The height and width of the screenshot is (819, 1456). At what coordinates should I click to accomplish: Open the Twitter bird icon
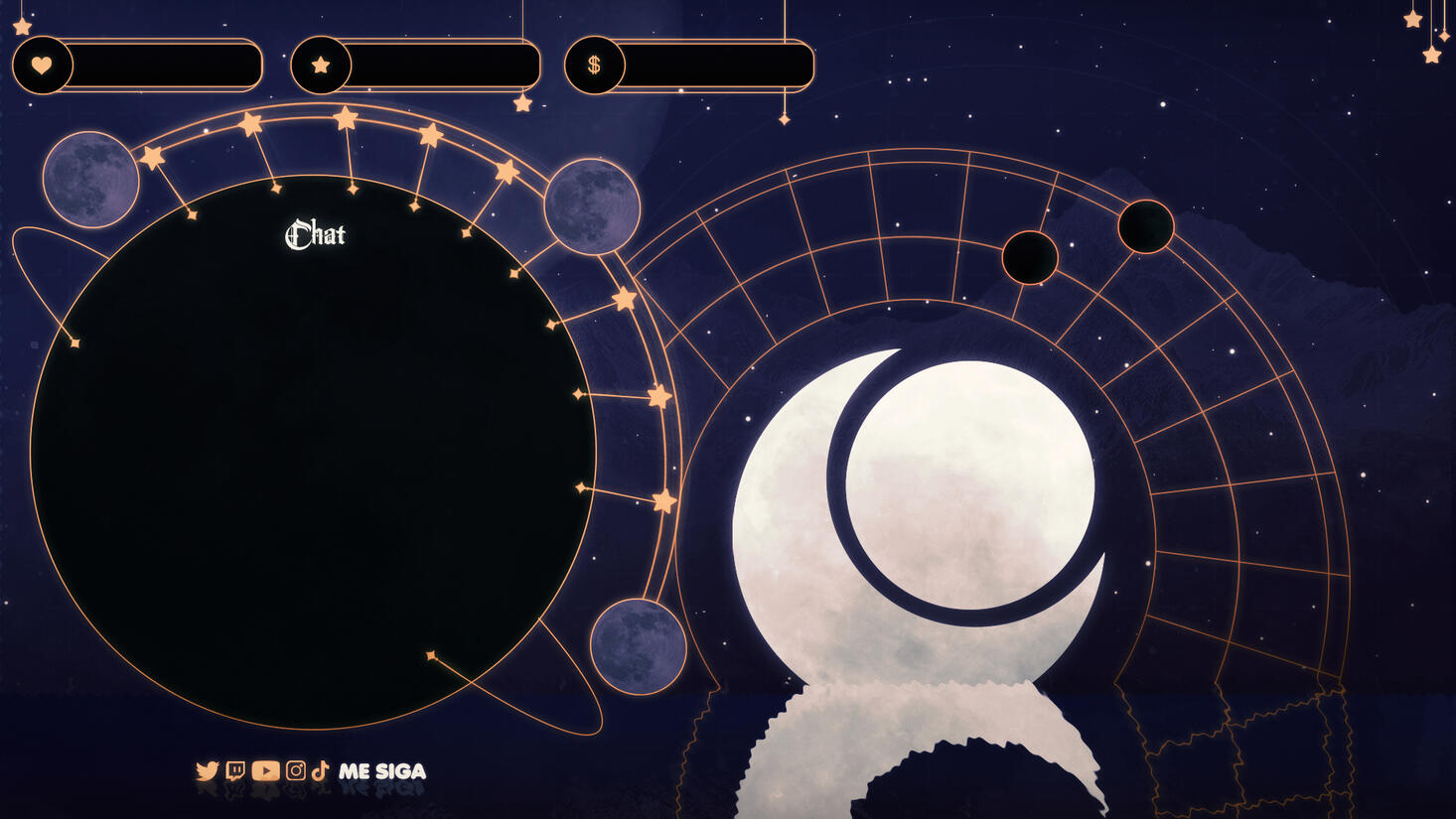pyautogui.click(x=208, y=771)
